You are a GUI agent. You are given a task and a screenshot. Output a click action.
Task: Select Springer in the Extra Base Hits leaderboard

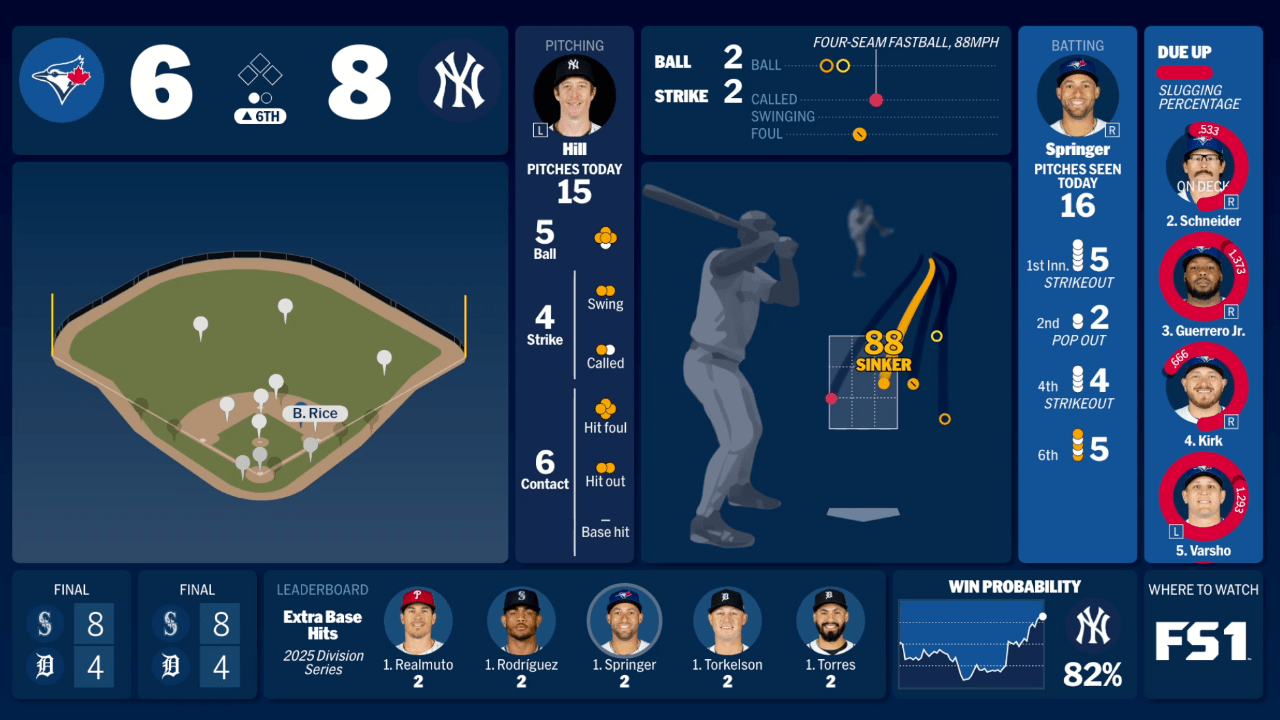[624, 621]
